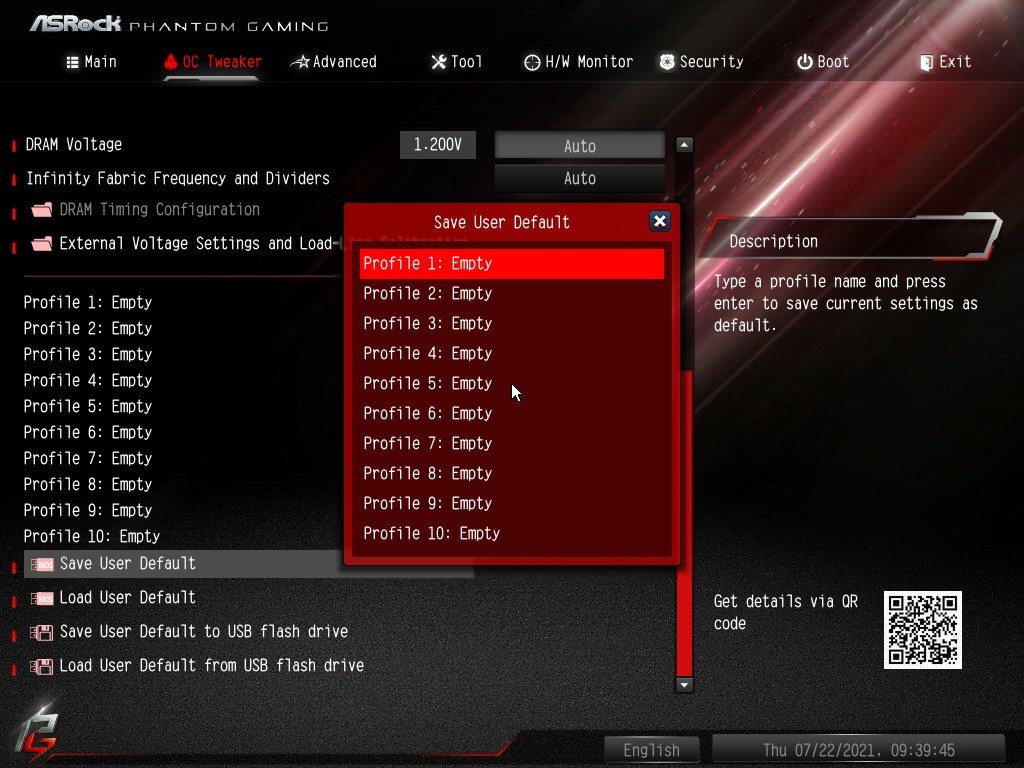Choose the Load User Default entry

(127, 598)
